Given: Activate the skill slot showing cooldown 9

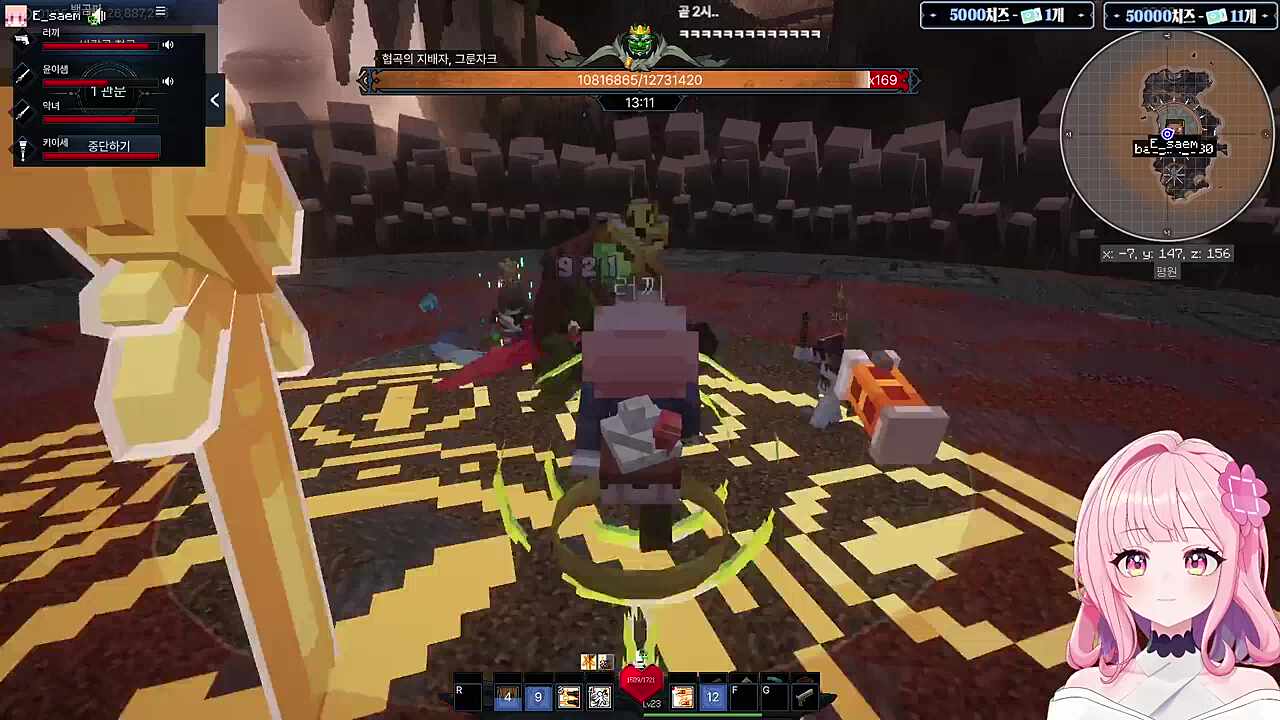Looking at the screenshot, I should pos(538,697).
